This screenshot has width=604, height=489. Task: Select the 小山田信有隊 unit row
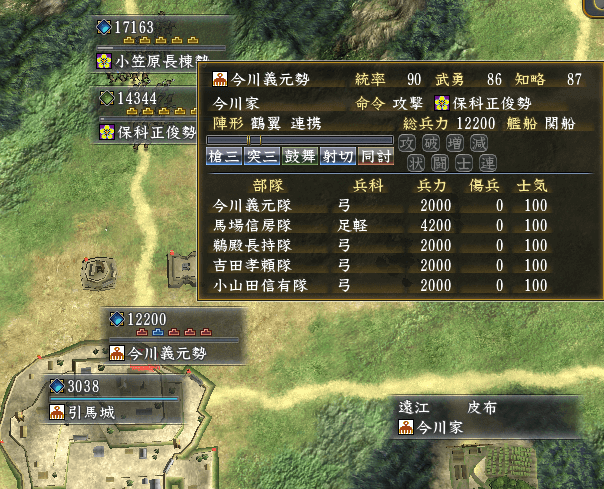tap(380, 286)
